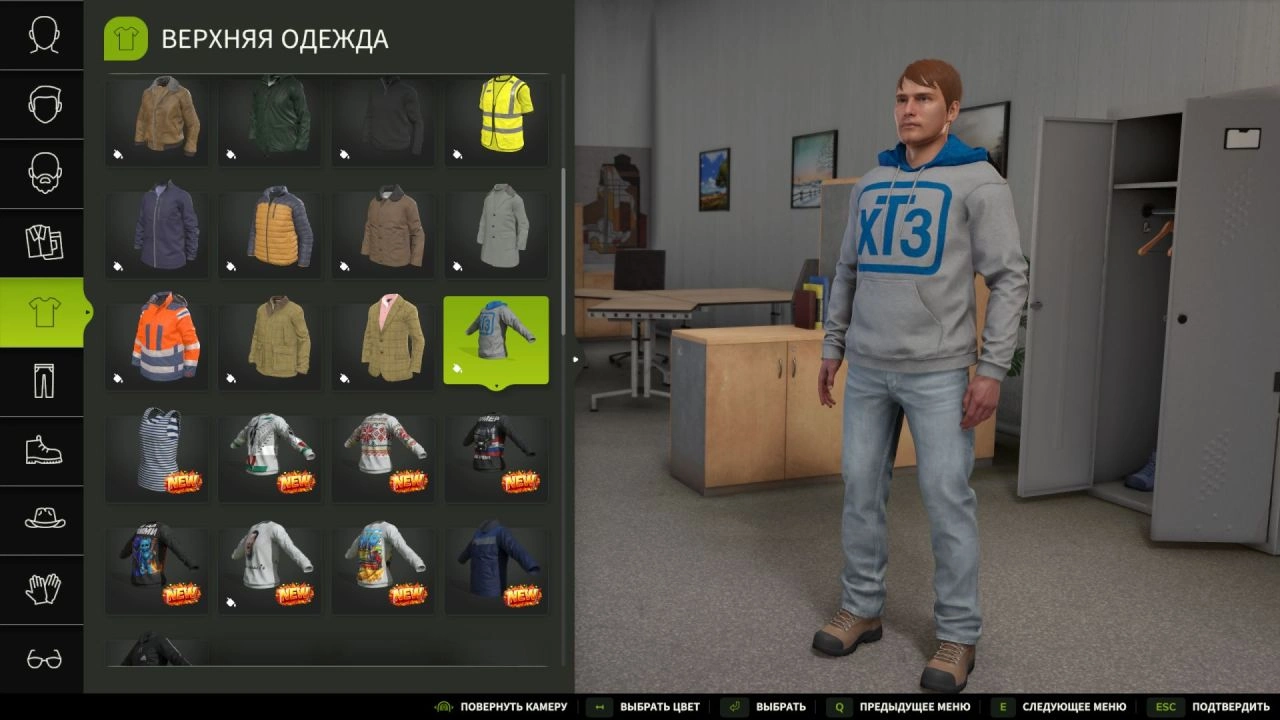1280x720 pixels.
Task: Open the boots category icon
Action: point(42,450)
